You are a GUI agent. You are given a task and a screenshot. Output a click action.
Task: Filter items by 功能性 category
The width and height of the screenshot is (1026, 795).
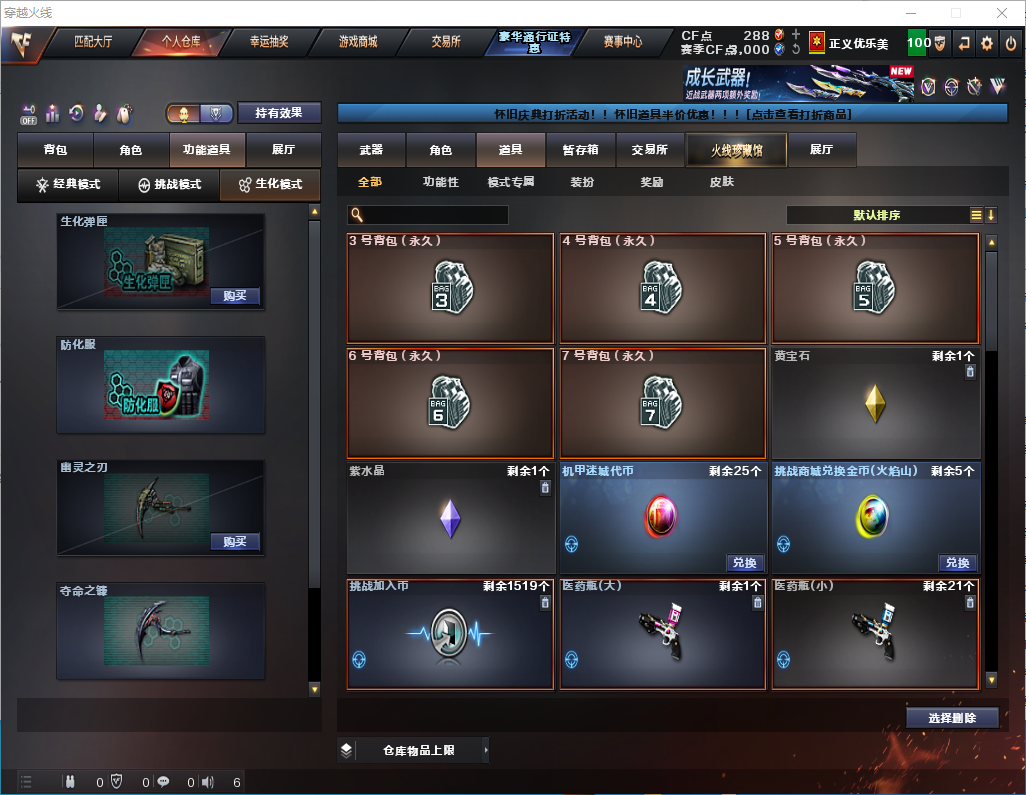coord(440,182)
